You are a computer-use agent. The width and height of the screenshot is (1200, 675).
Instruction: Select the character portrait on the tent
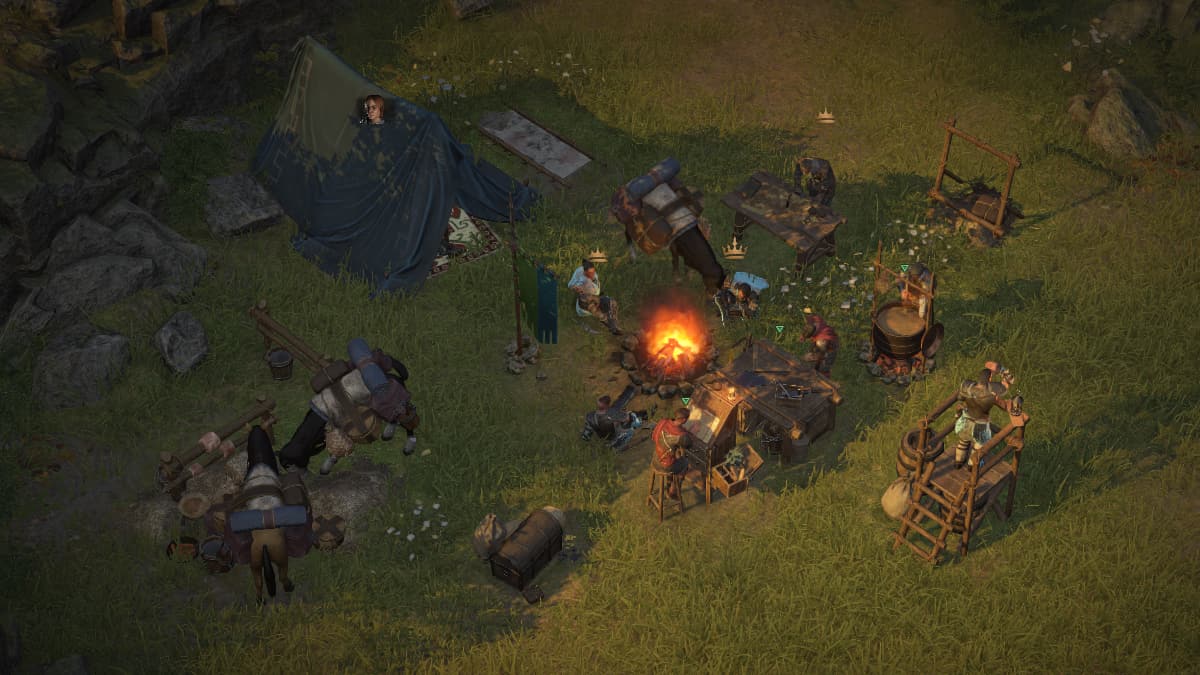(x=373, y=109)
